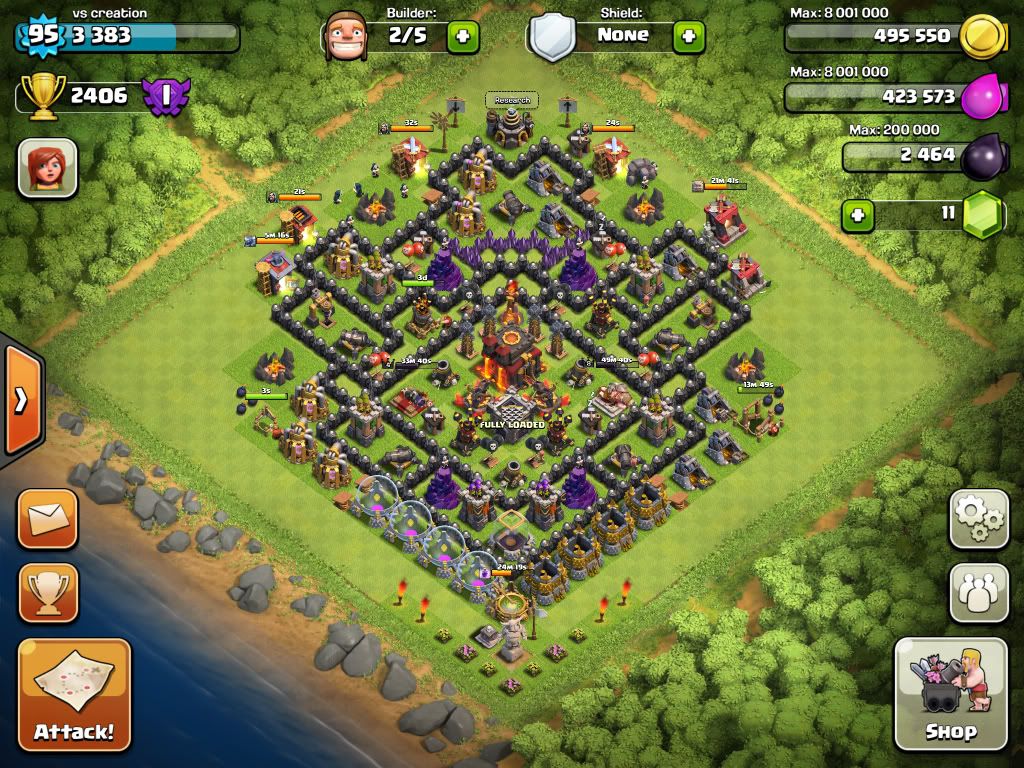The height and width of the screenshot is (768, 1024).
Task: Open the Shop
Action: pos(950,693)
